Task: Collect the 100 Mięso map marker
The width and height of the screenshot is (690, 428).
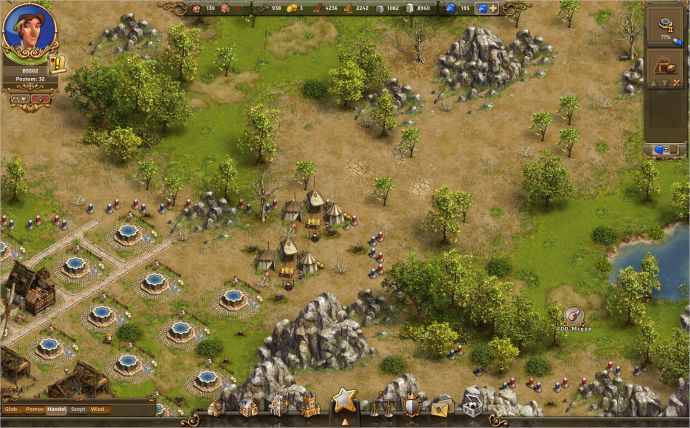Action: click(574, 315)
